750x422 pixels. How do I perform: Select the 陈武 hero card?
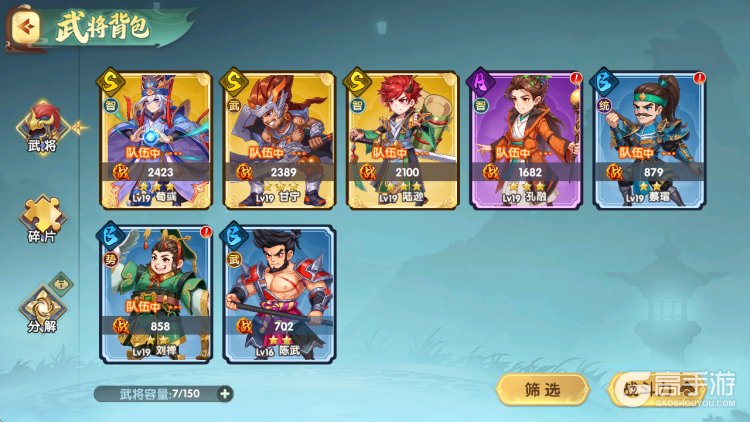(278, 293)
